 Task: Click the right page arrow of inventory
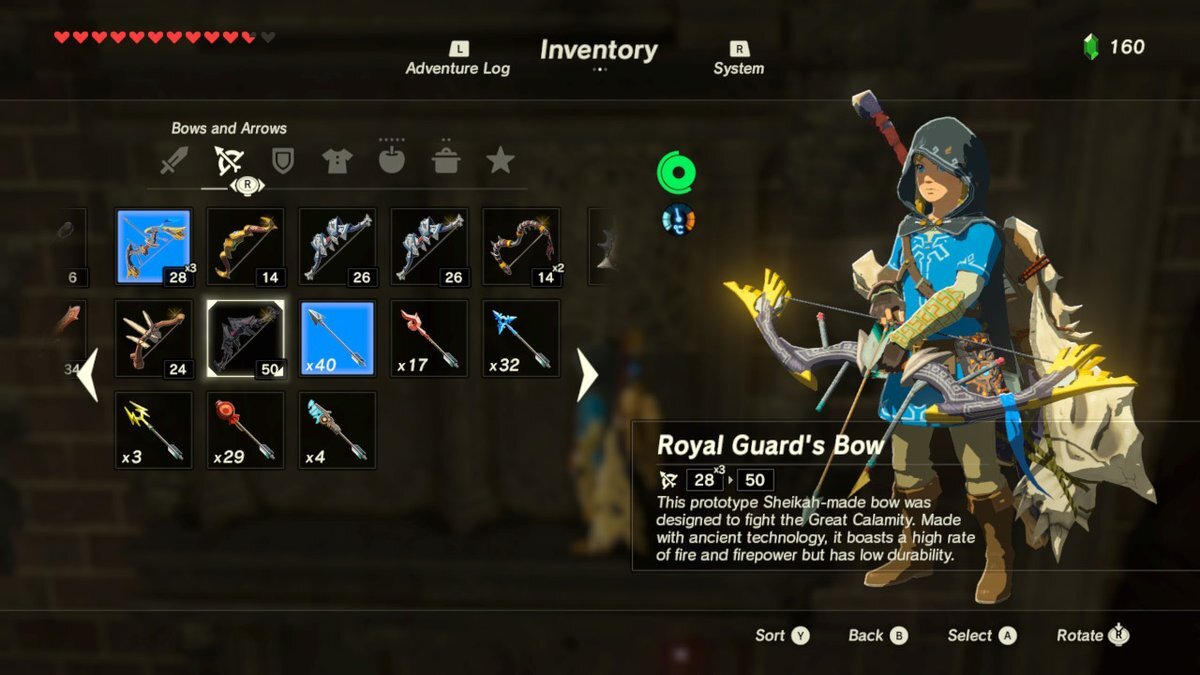tap(587, 375)
